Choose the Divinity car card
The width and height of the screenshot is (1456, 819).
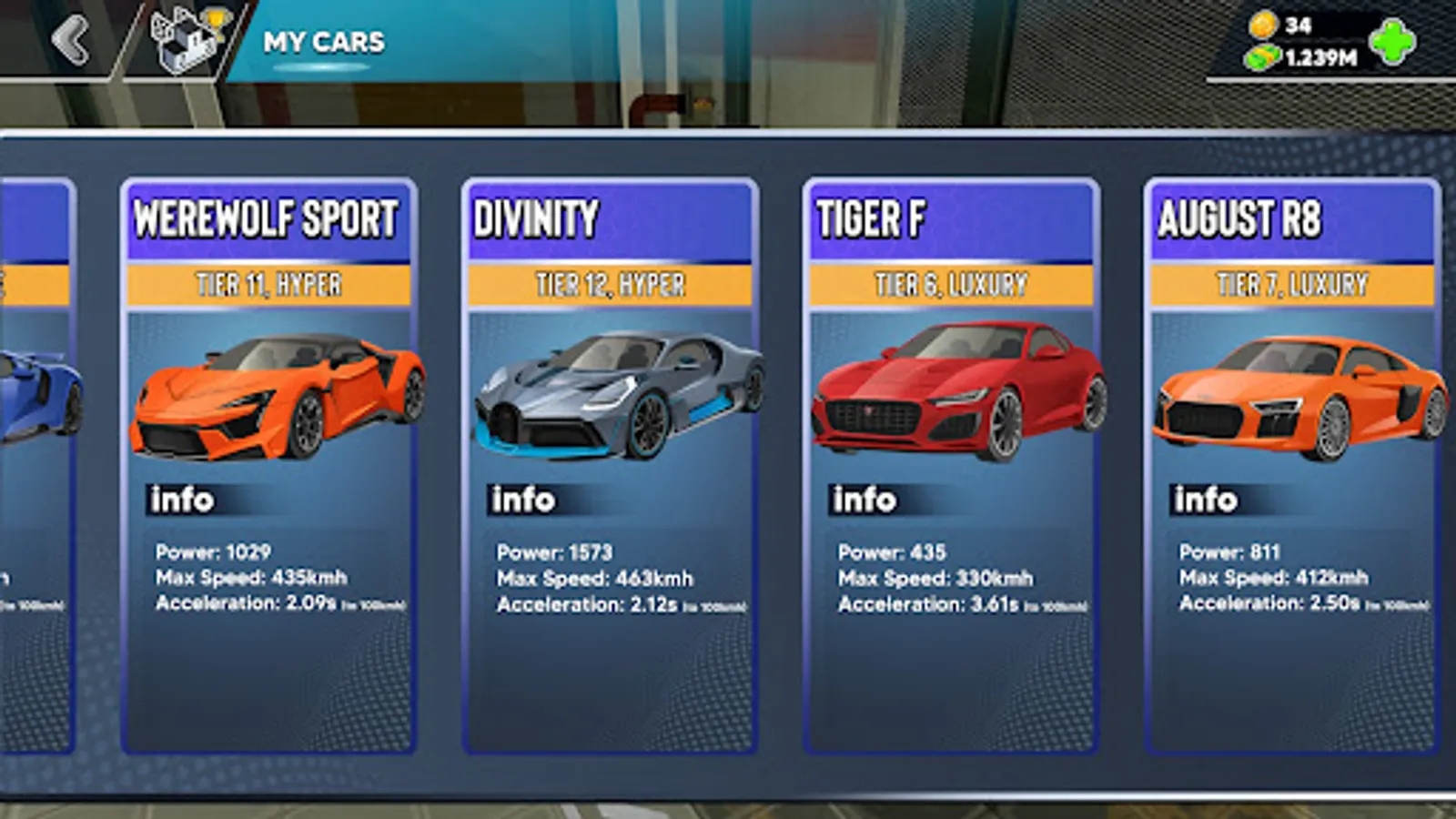pyautogui.click(x=610, y=464)
